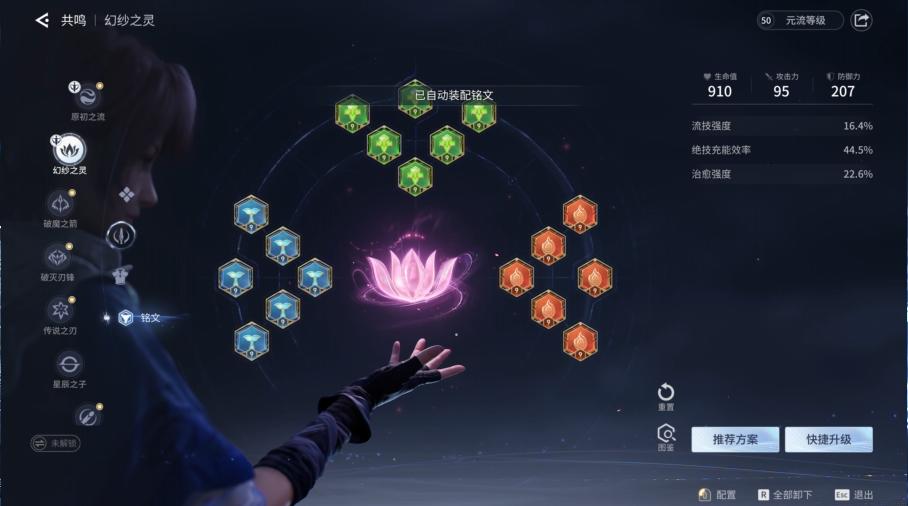Select the 幻纱之灵 resonance
This screenshot has height=506, width=908.
(70, 150)
